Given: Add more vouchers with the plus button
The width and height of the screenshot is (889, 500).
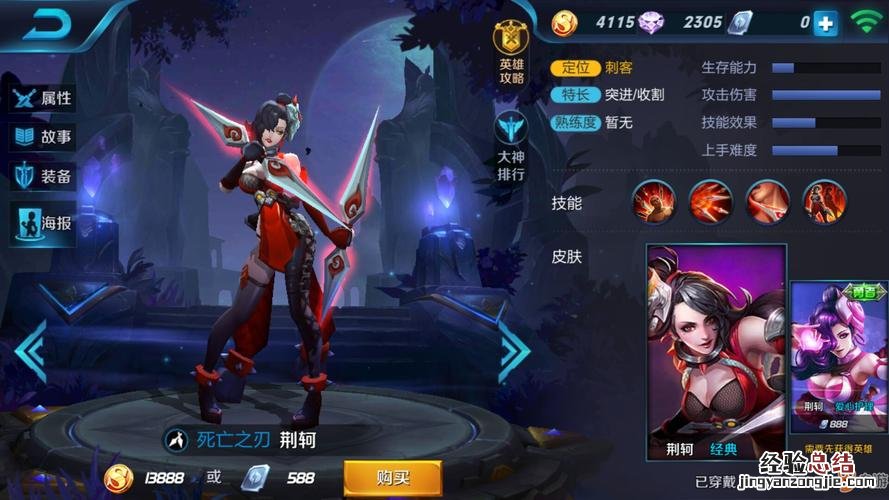Looking at the screenshot, I should pos(826,23).
